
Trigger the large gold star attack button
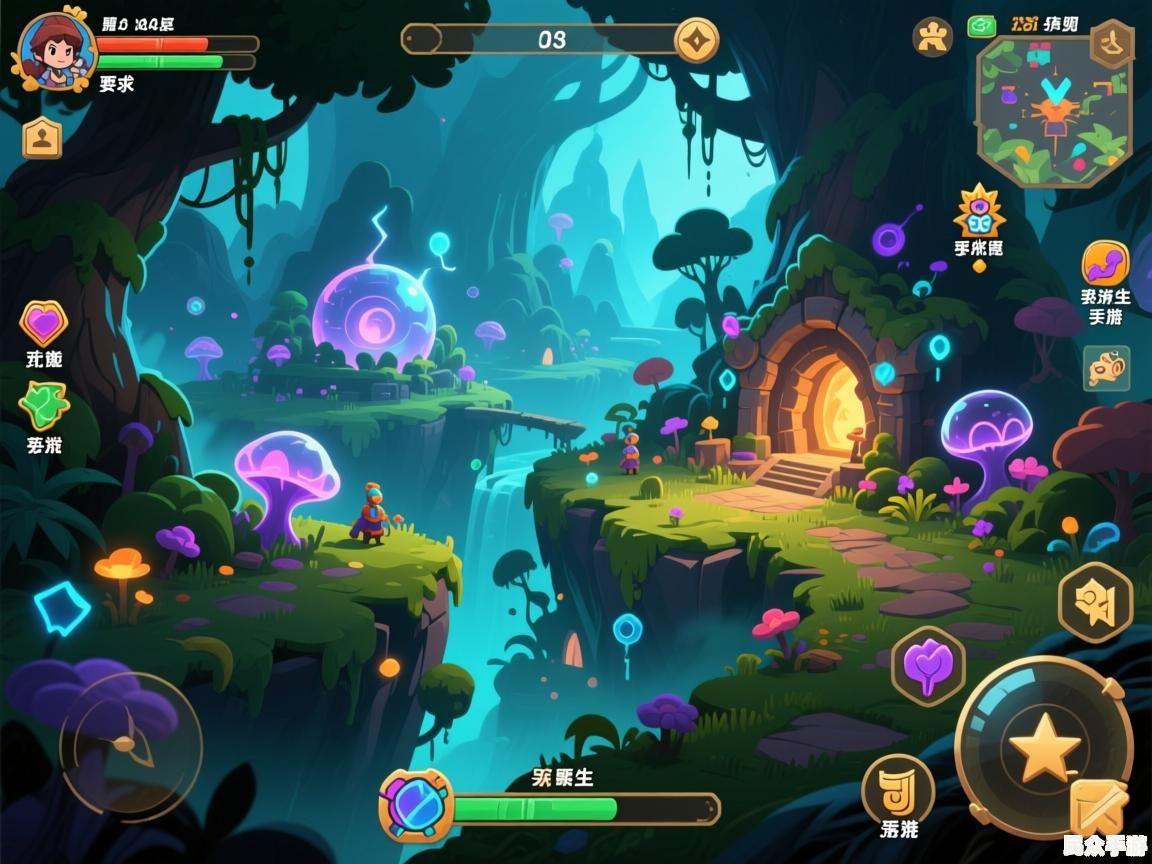tap(1043, 748)
